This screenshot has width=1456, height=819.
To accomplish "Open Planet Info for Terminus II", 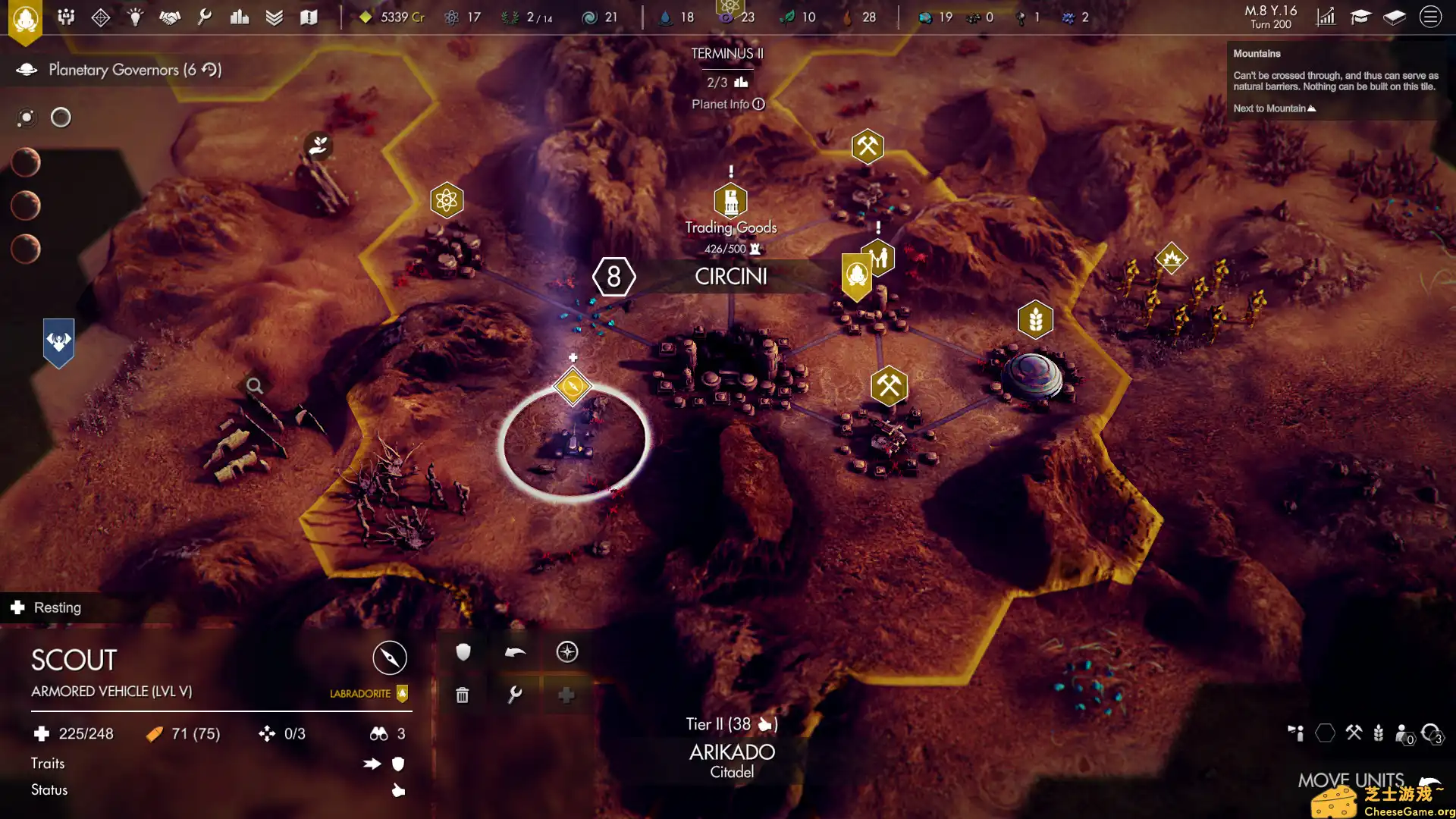I will (x=727, y=105).
